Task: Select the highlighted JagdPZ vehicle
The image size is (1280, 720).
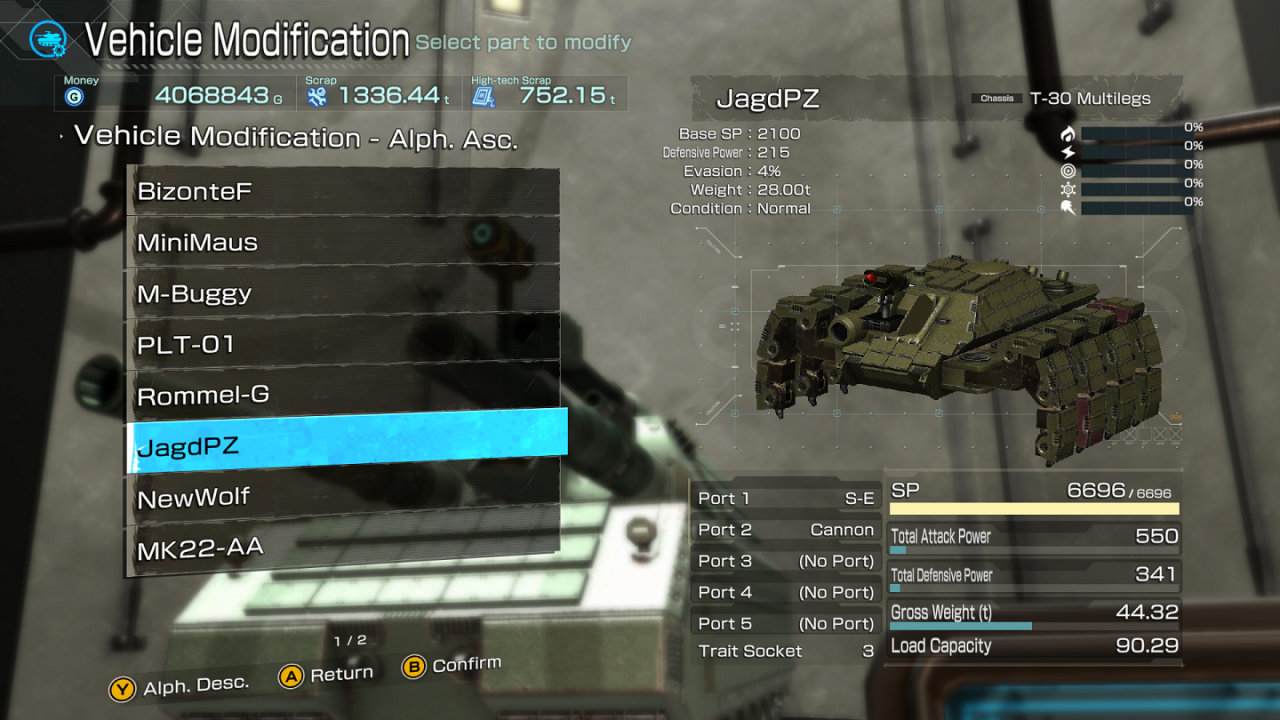Action: pyautogui.click(x=346, y=444)
